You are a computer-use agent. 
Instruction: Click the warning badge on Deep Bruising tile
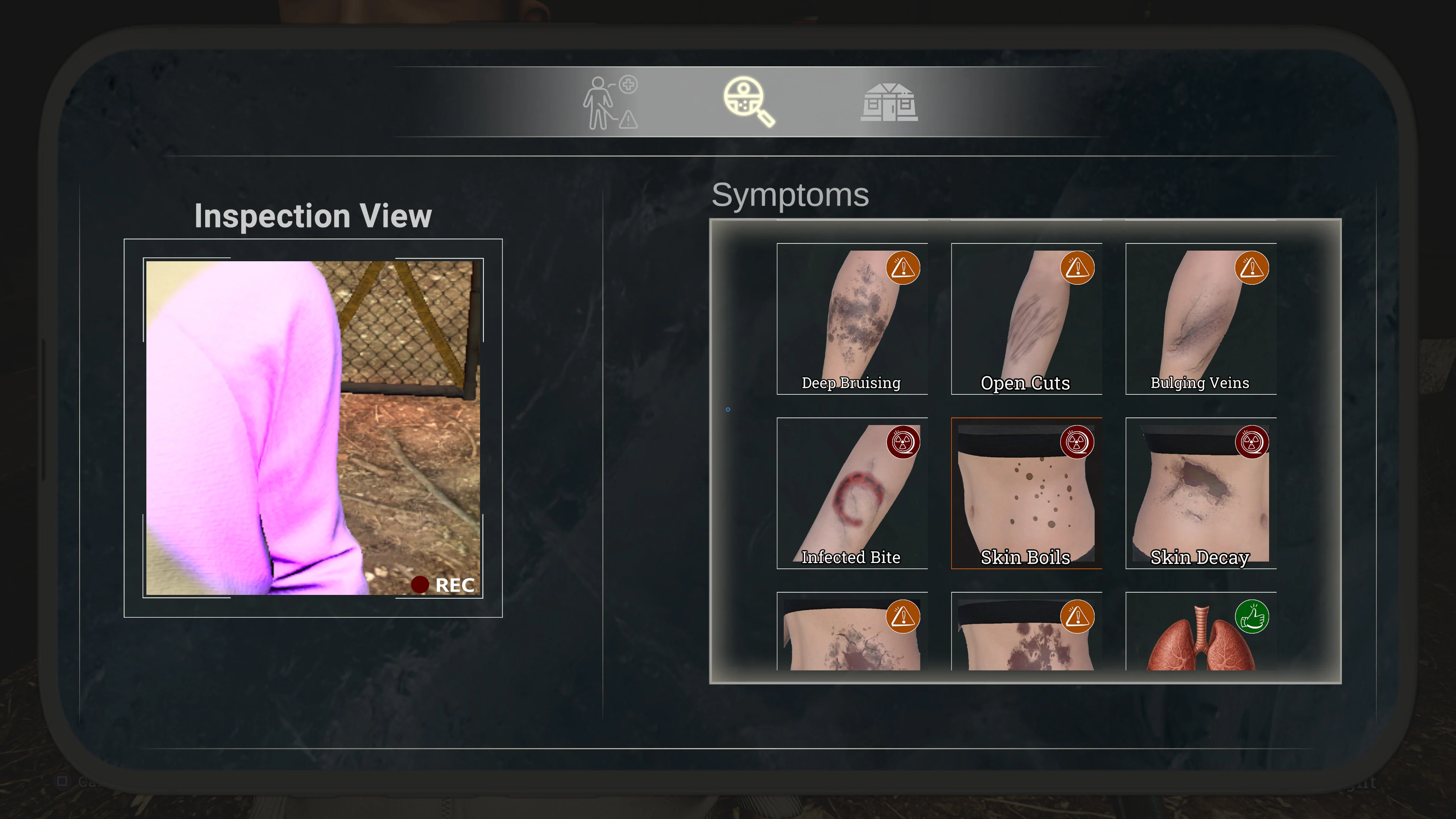[904, 268]
